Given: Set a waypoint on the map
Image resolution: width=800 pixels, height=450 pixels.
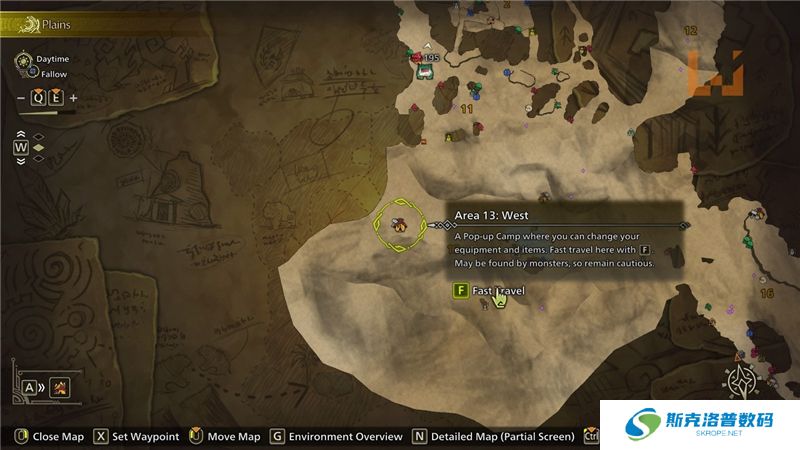Looking at the screenshot, I should (x=137, y=437).
